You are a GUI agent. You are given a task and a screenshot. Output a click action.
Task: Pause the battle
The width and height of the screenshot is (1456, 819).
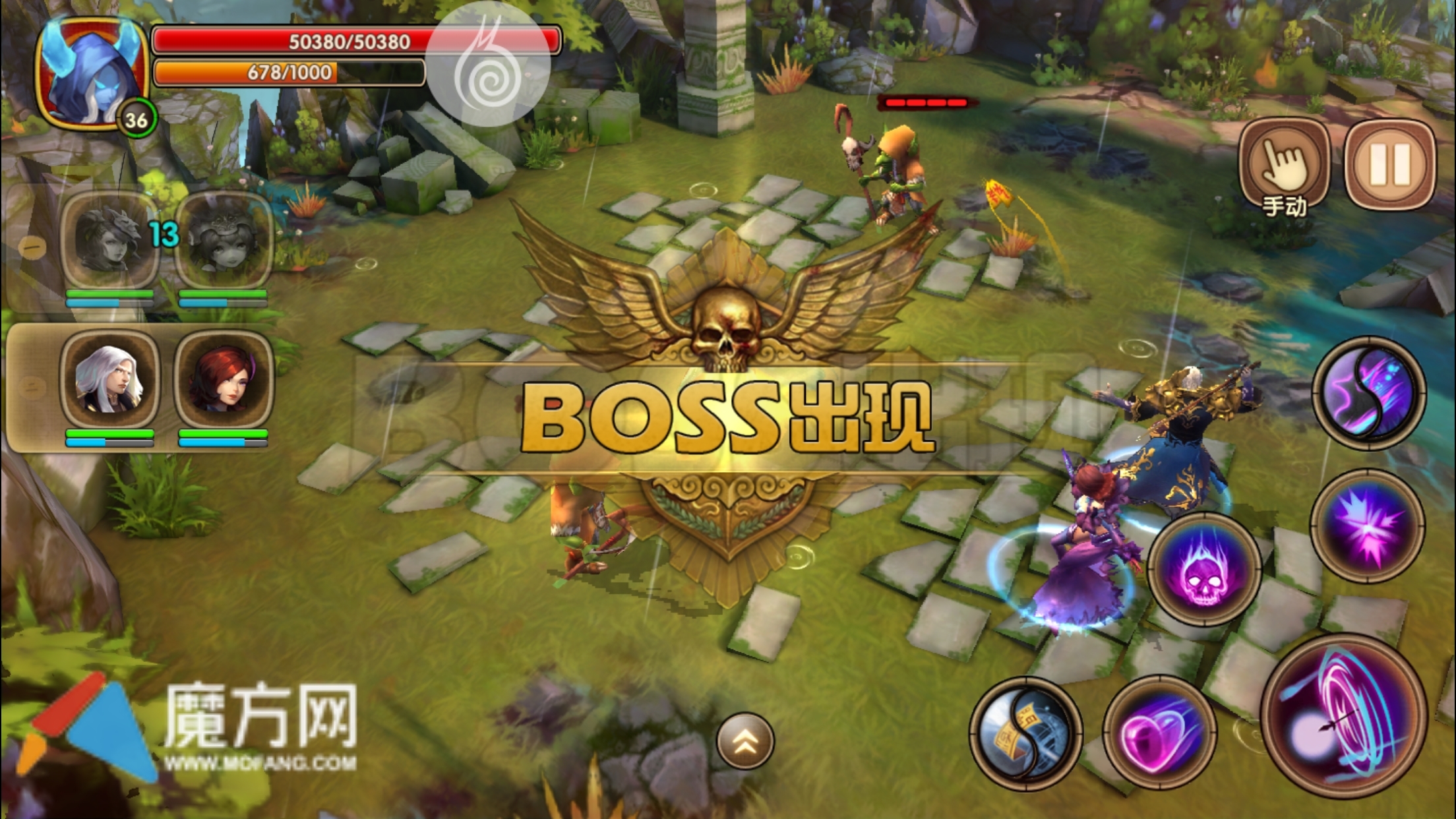click(x=1389, y=164)
